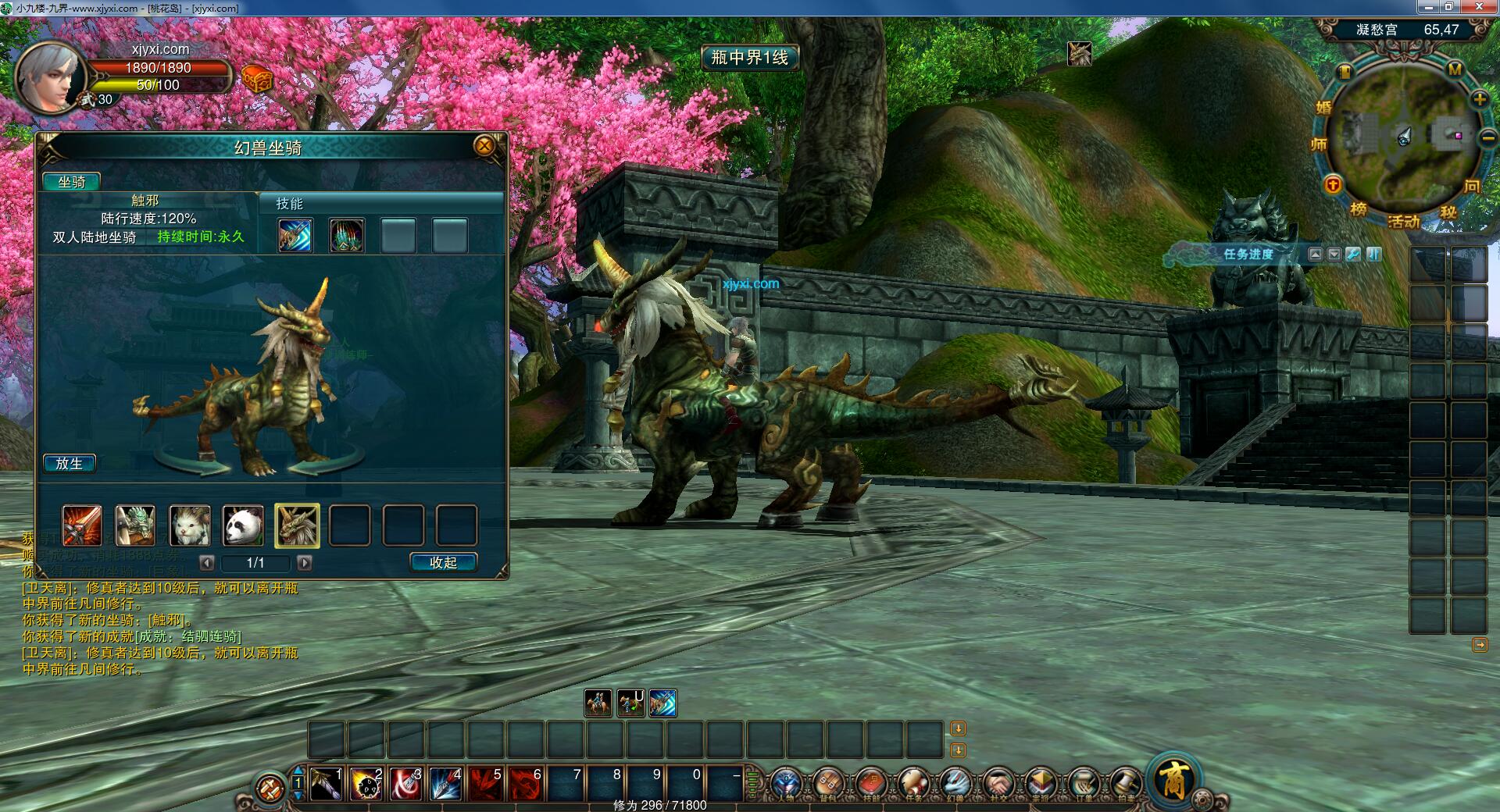The image size is (1500, 812).
Task: Switch to the 坐骑 tab
Action: [x=71, y=182]
